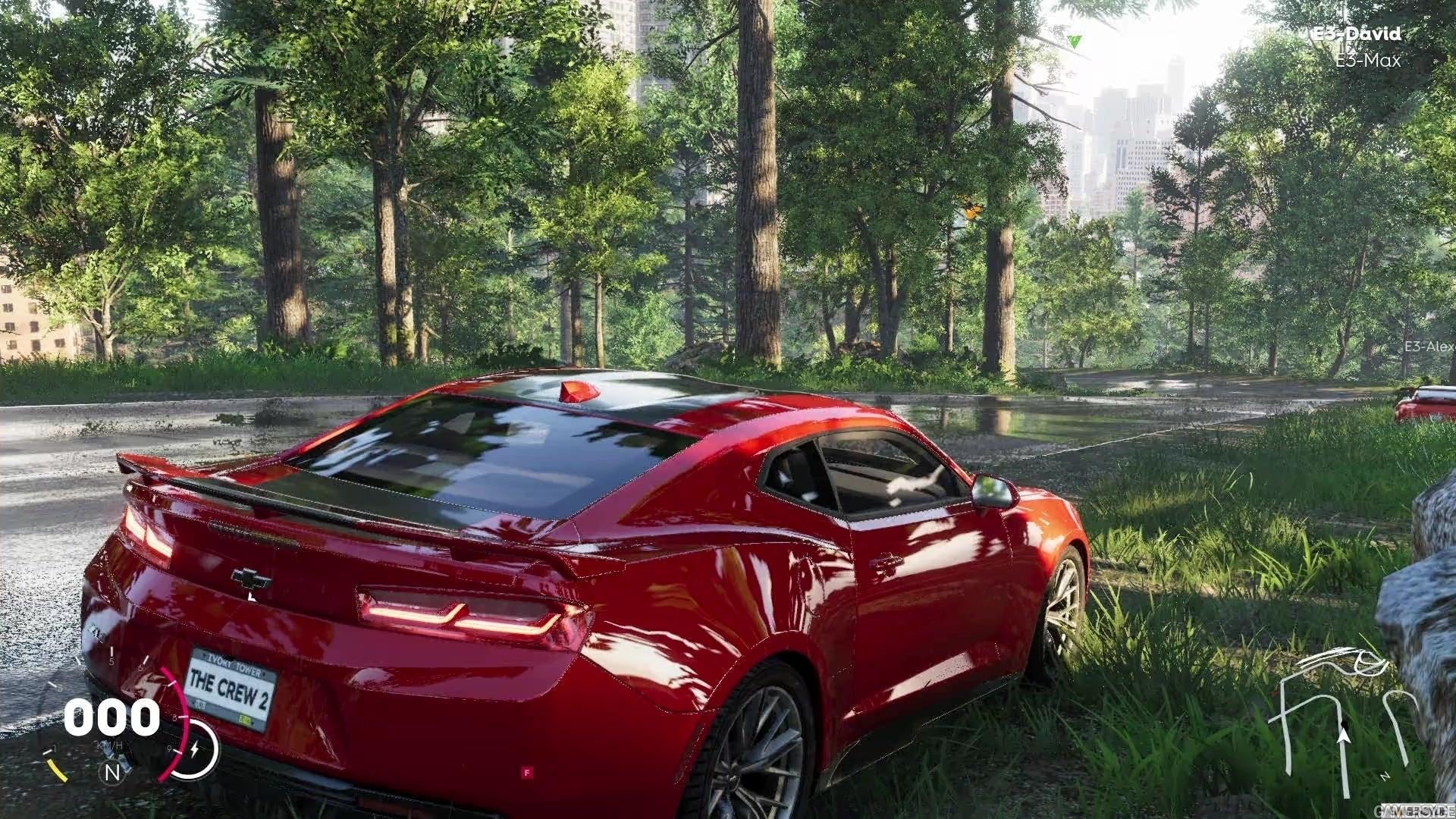Click the yellow fuel gauge indicator
The image size is (1456, 819).
click(x=58, y=770)
